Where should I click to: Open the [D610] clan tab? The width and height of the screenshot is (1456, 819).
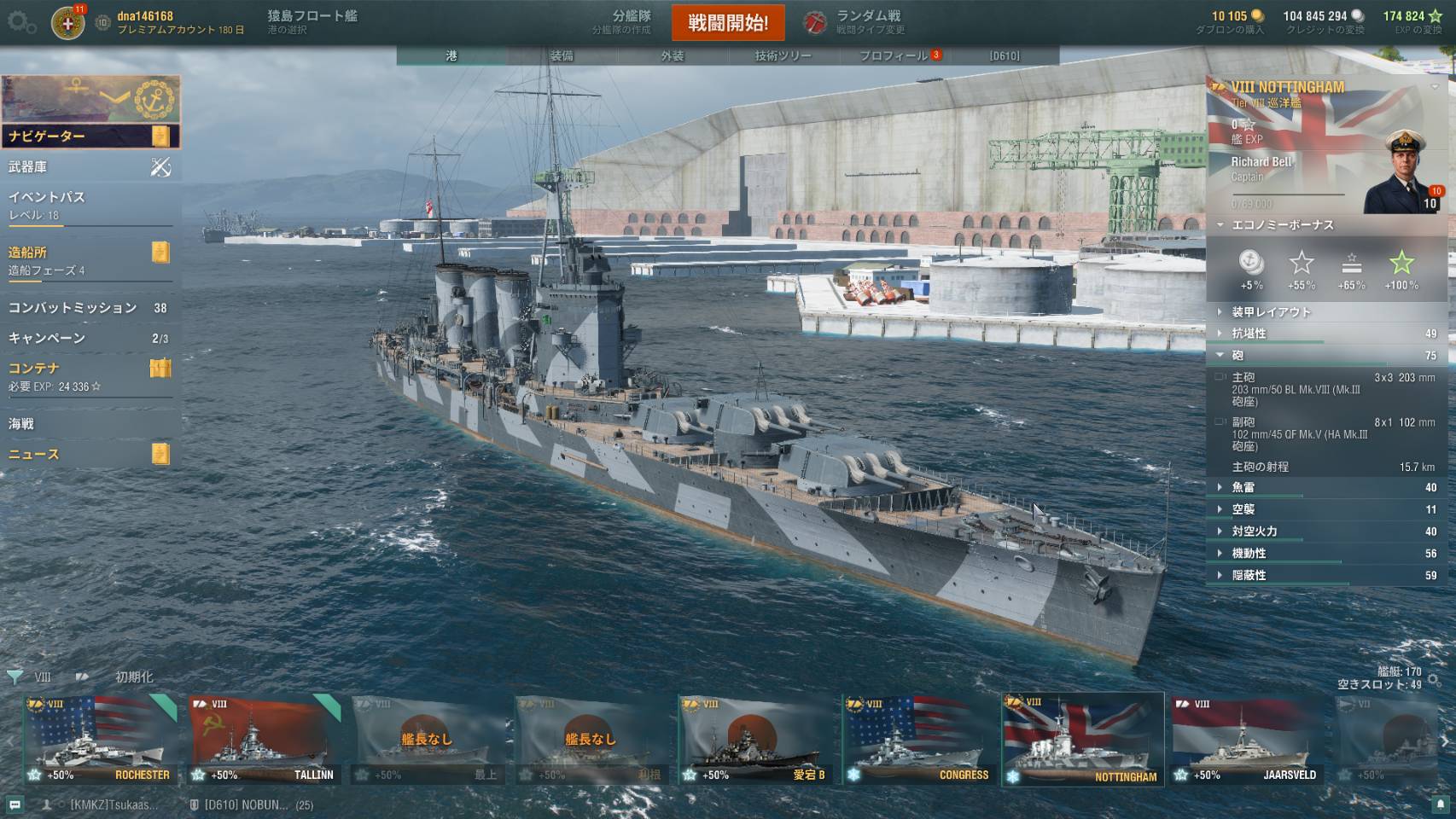[1005, 55]
